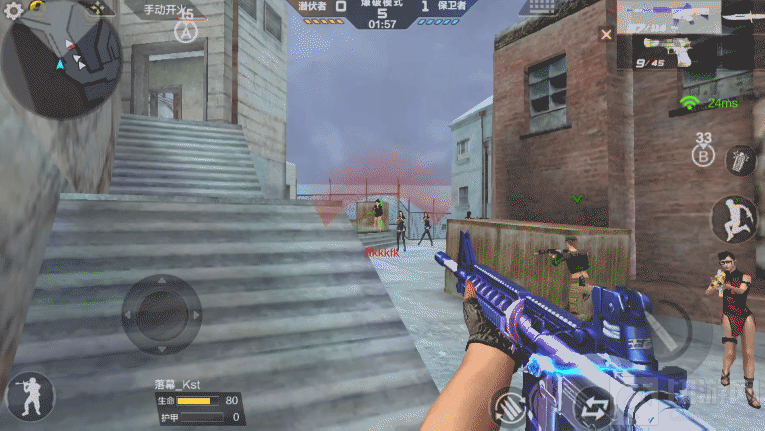Viewport: 765px width, 431px height.
Task: Tap the circular minimap
Action: (62, 60)
